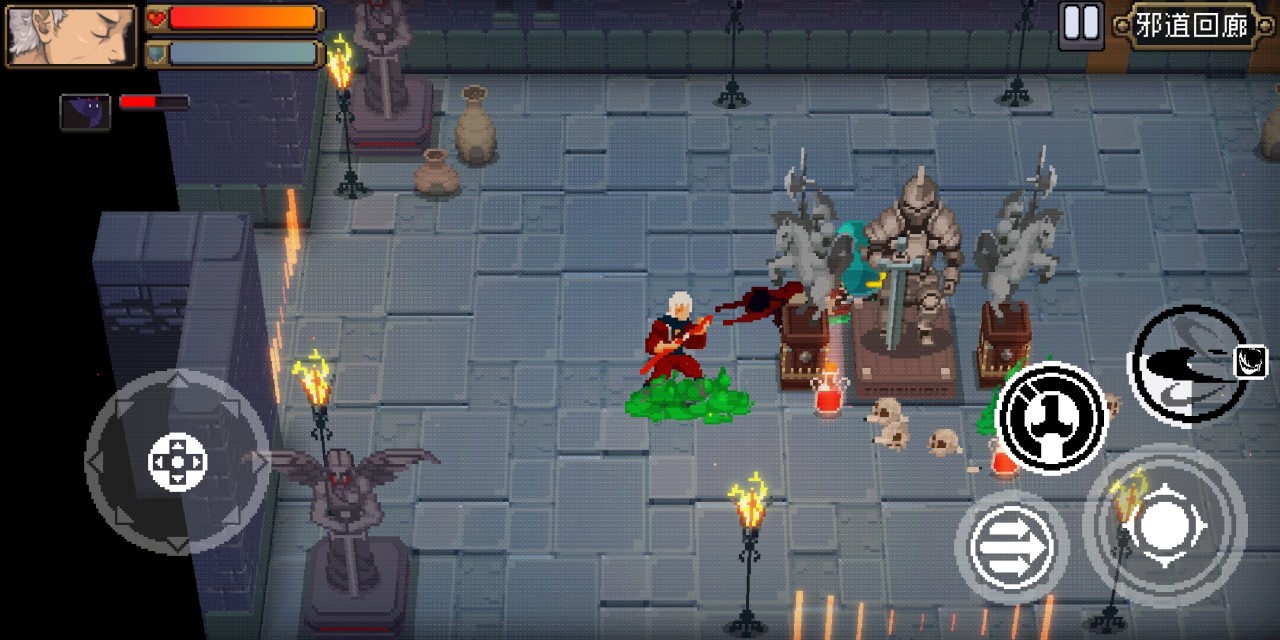Pause the game with the pause button

click(1081, 24)
